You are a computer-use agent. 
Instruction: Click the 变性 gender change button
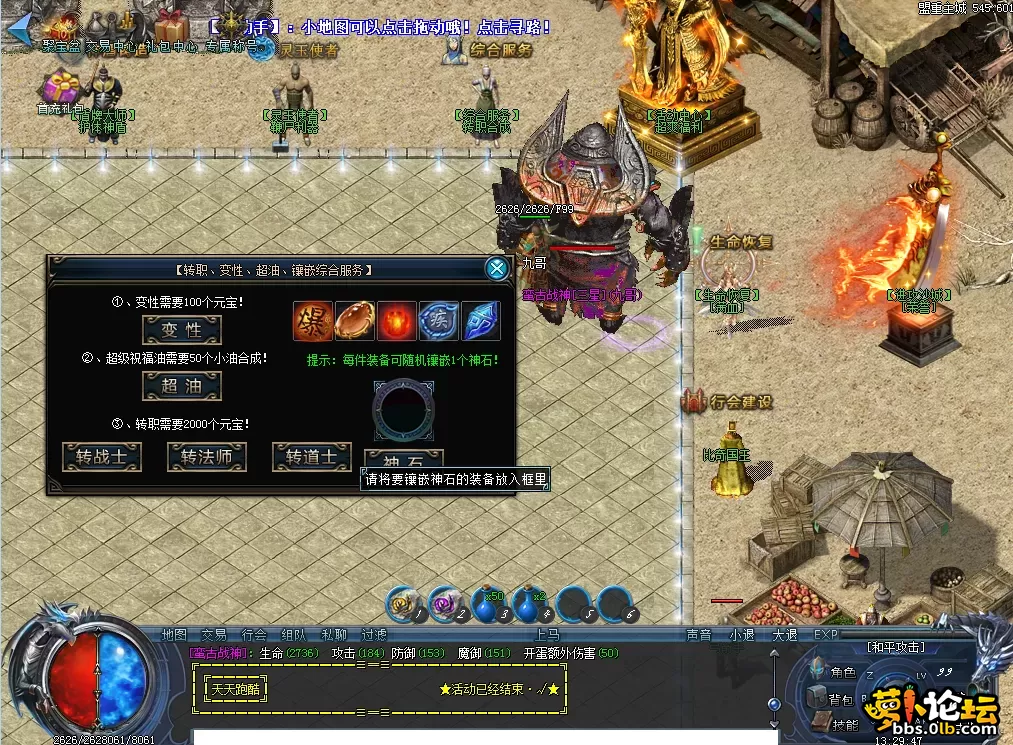coord(181,329)
